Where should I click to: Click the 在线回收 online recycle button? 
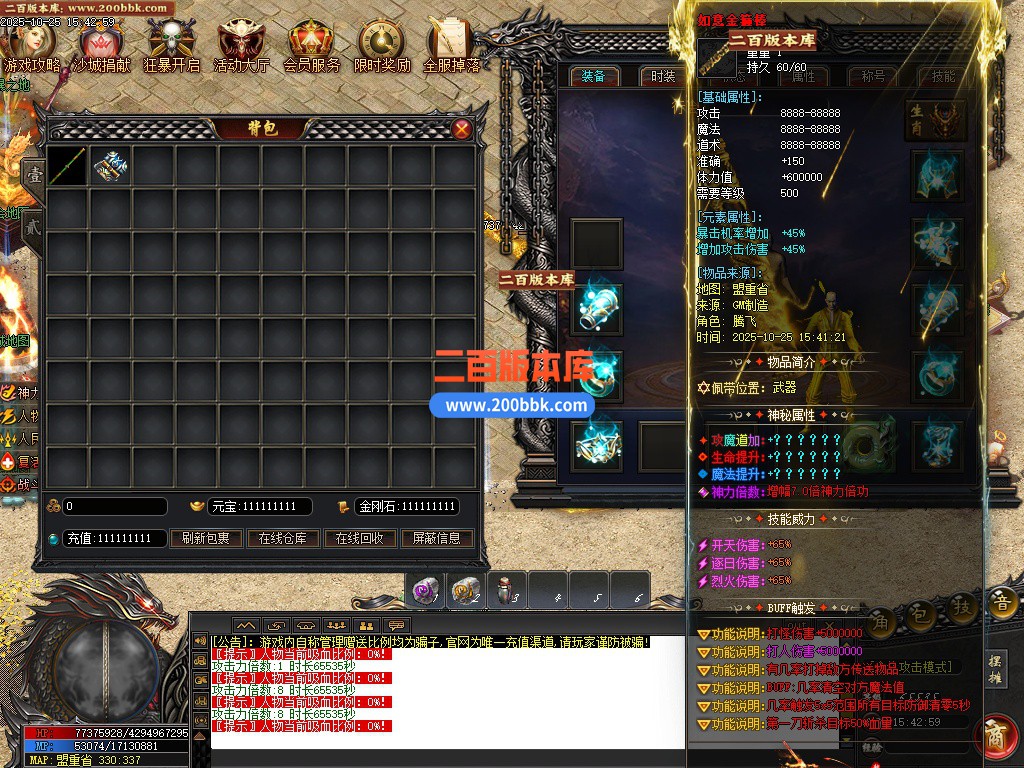pyautogui.click(x=360, y=538)
